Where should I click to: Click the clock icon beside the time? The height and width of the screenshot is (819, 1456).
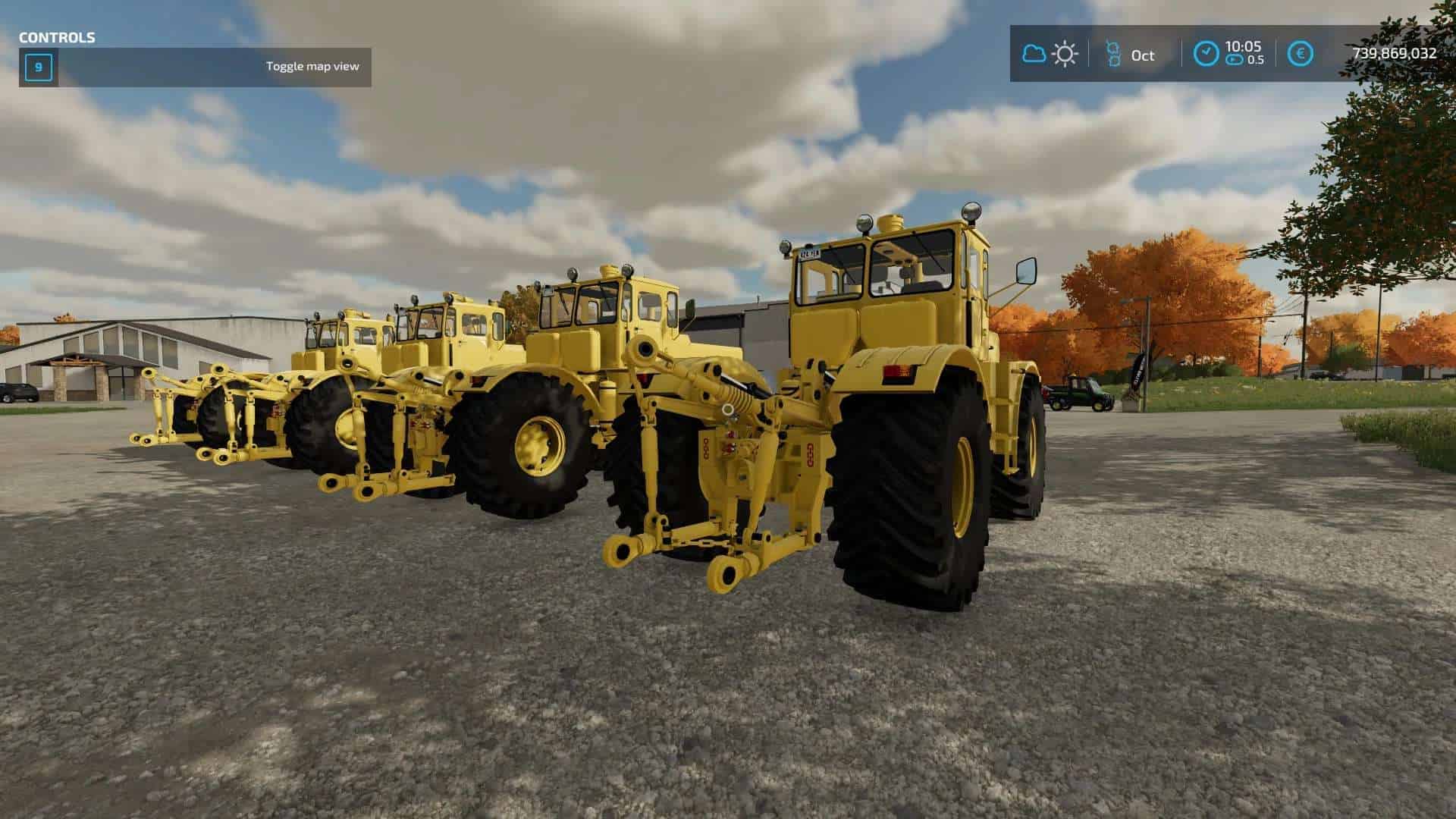pos(1206,54)
